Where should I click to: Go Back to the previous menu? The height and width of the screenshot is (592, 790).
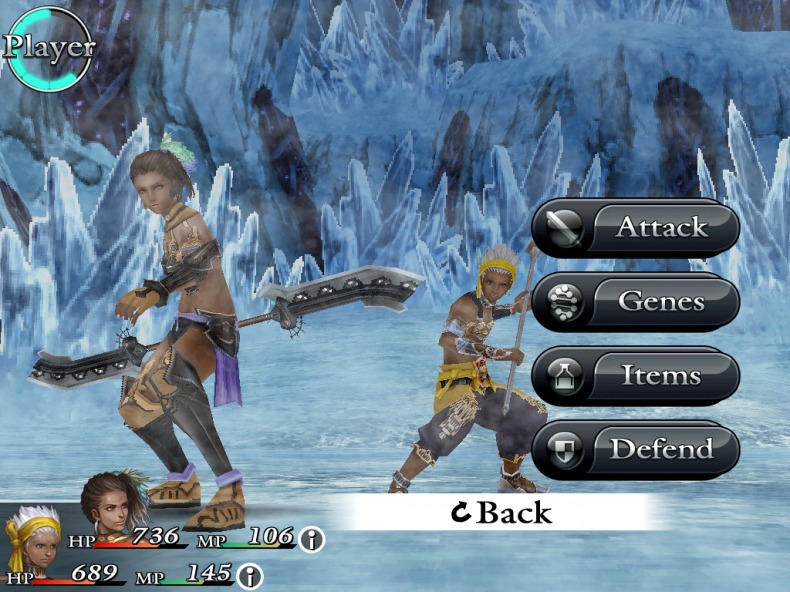tap(501, 513)
